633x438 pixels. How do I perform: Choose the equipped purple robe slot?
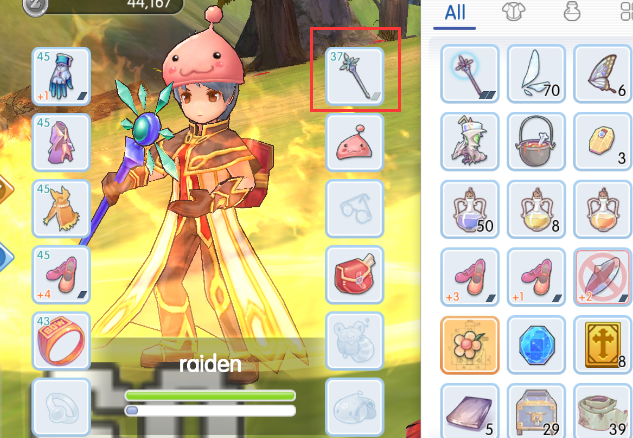pos(62,142)
